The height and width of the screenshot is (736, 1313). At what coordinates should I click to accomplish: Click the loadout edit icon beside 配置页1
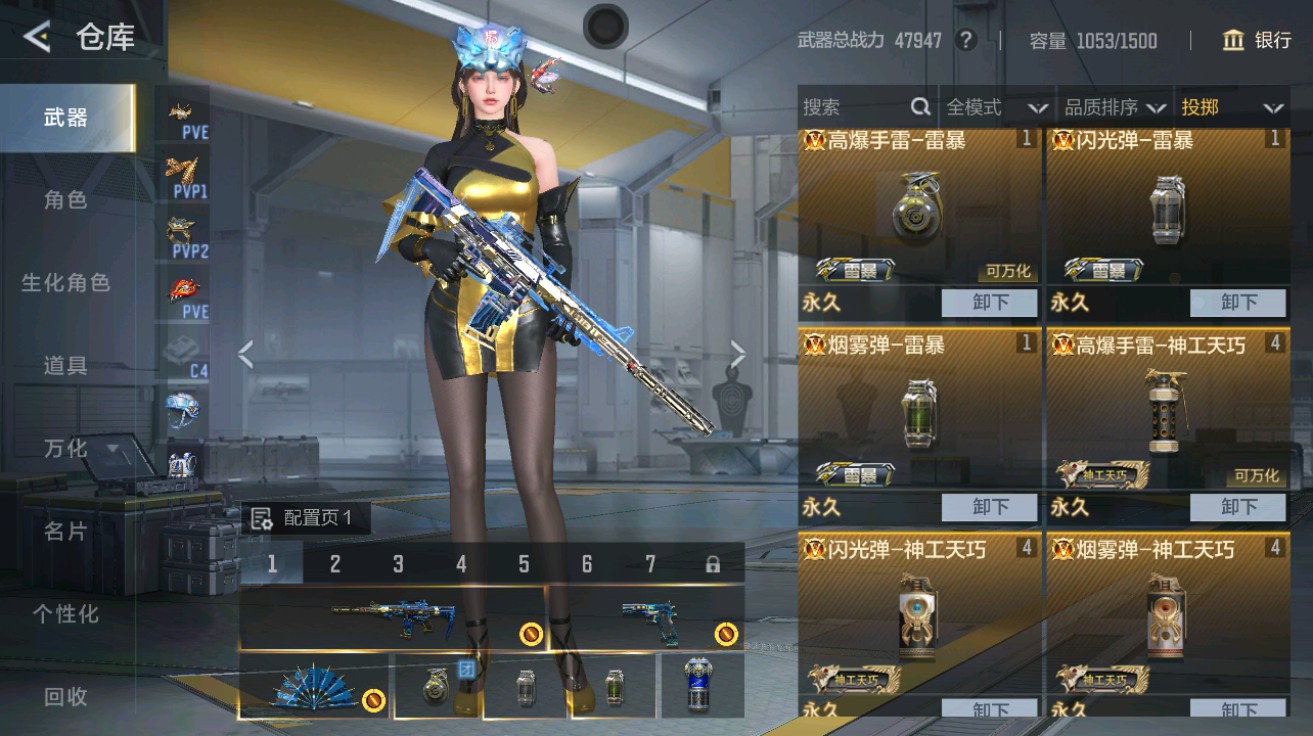(263, 517)
